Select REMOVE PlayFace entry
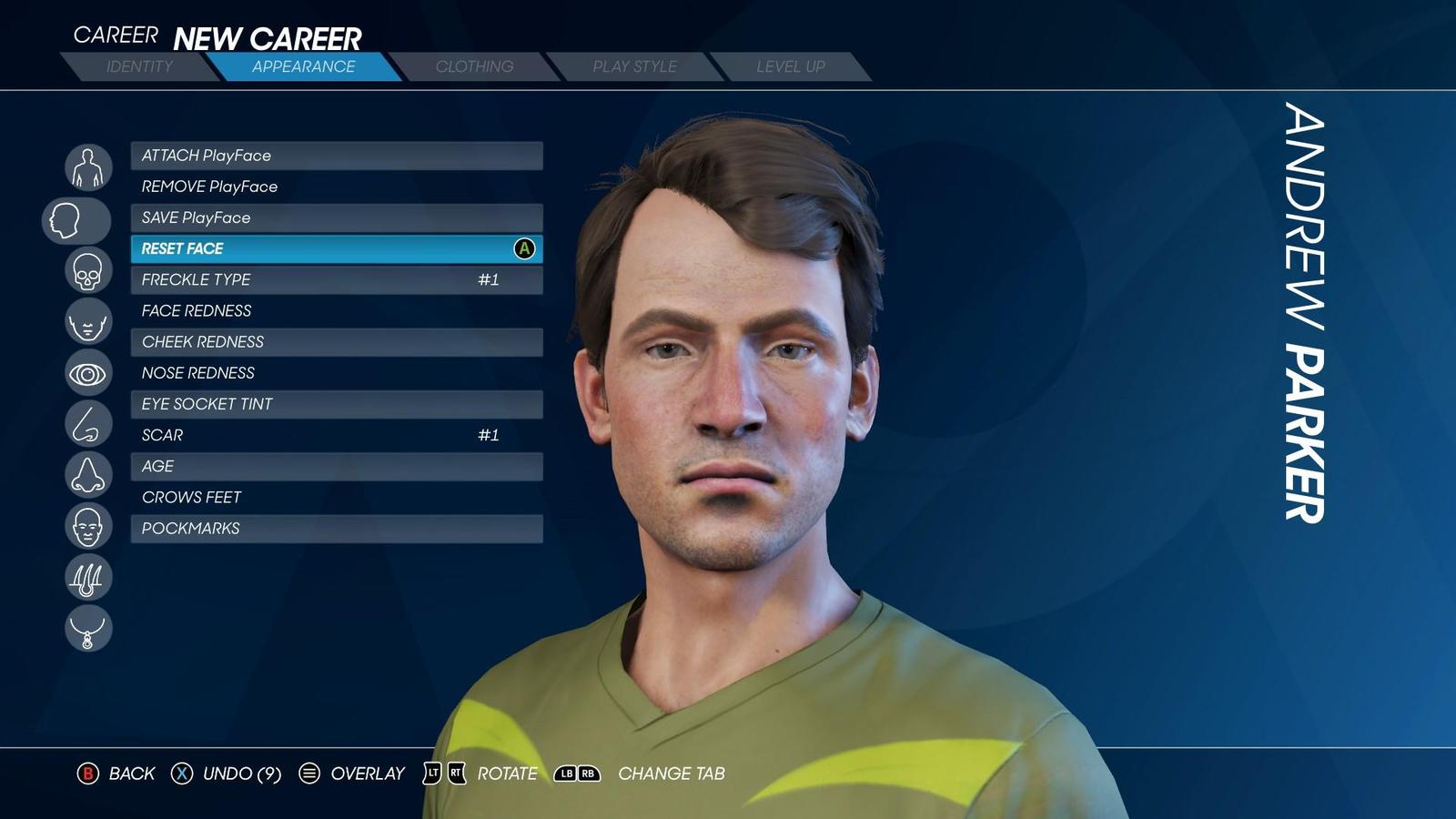1456x819 pixels. 337,187
